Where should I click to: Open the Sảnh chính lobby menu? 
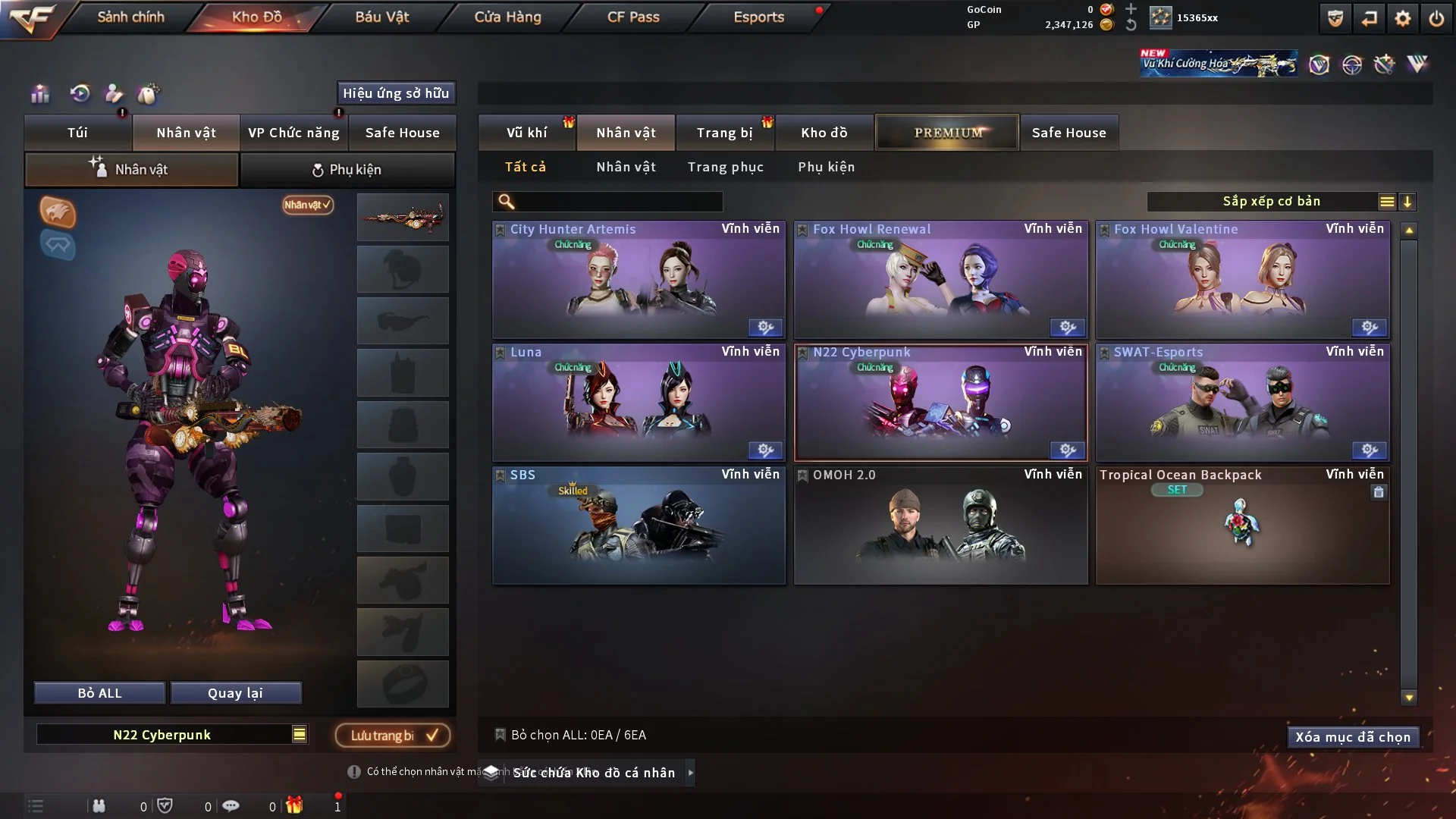coord(130,17)
